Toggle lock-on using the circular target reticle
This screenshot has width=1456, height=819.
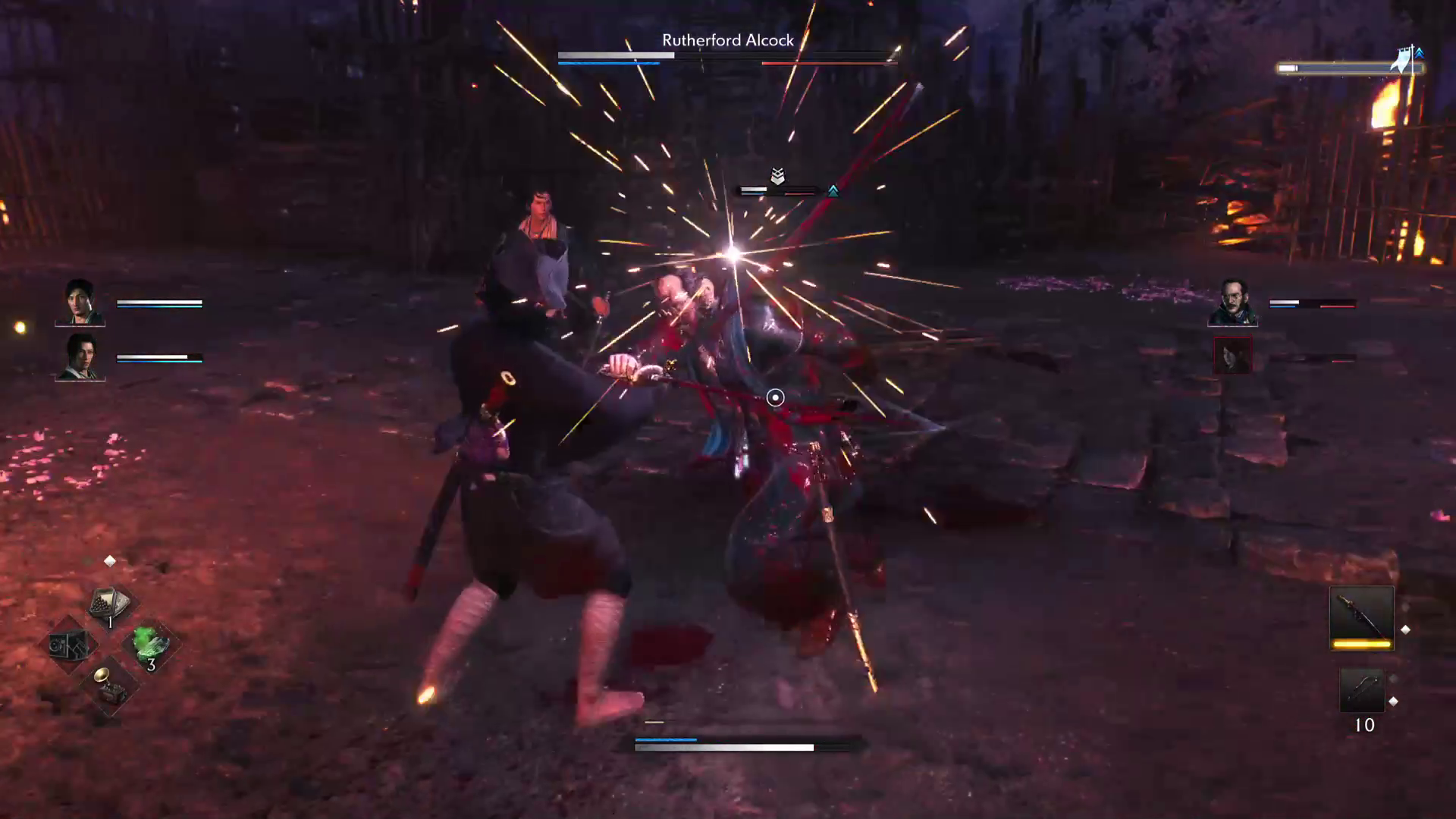click(x=775, y=397)
